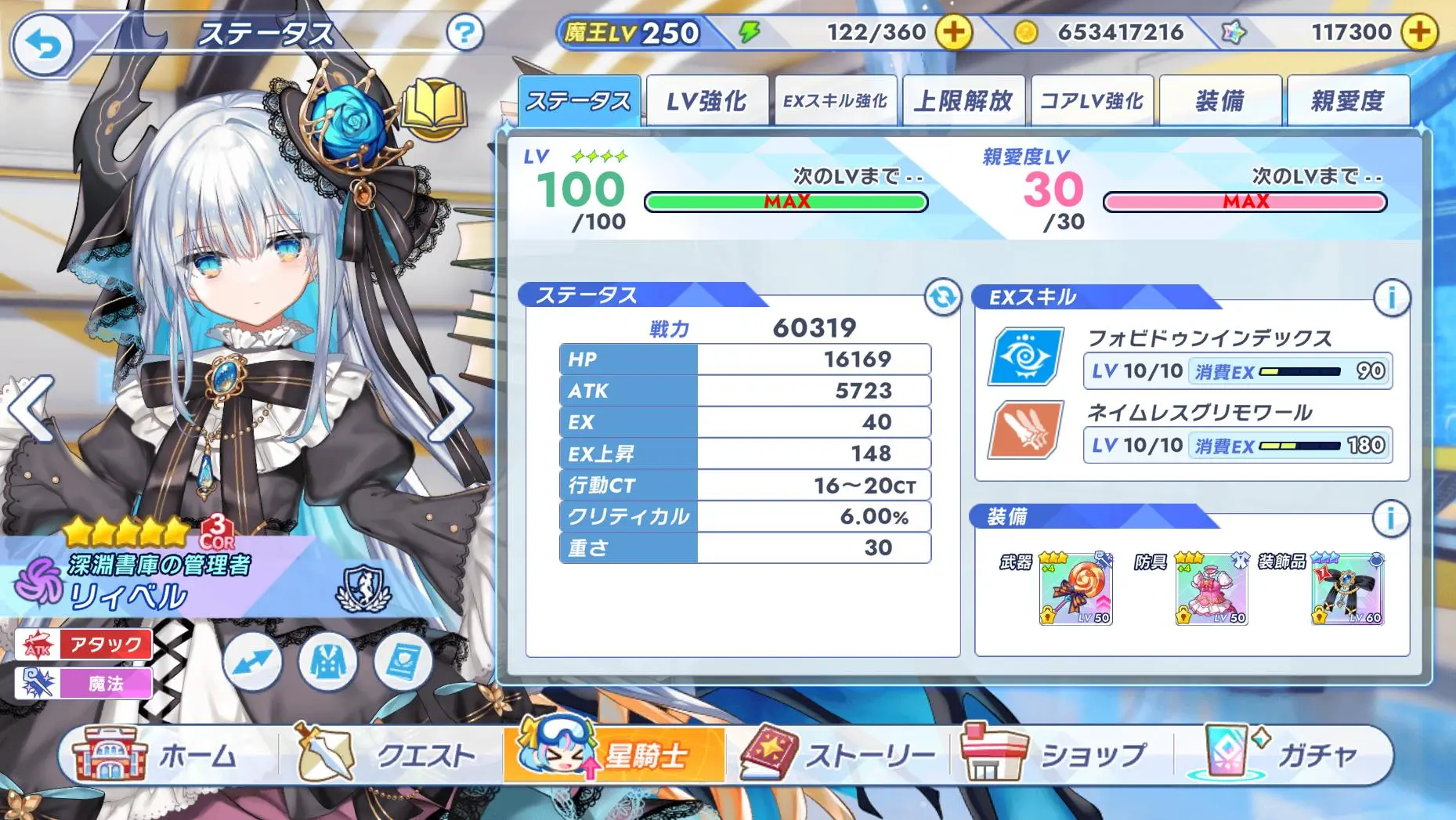Screen dimensions: 1456x820
Task: View the next character with right arrow
Action: click(452, 408)
